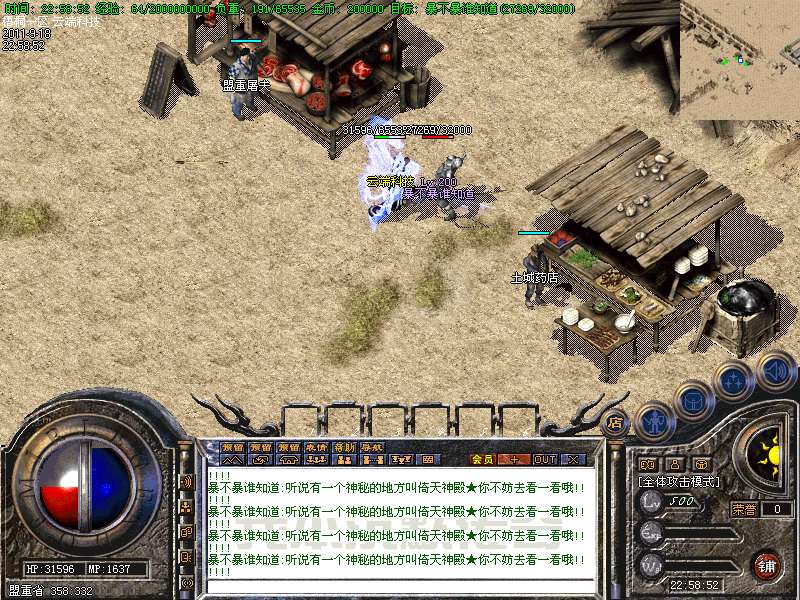Click the 特别 button above chat
The image size is (800, 600).
point(344,447)
